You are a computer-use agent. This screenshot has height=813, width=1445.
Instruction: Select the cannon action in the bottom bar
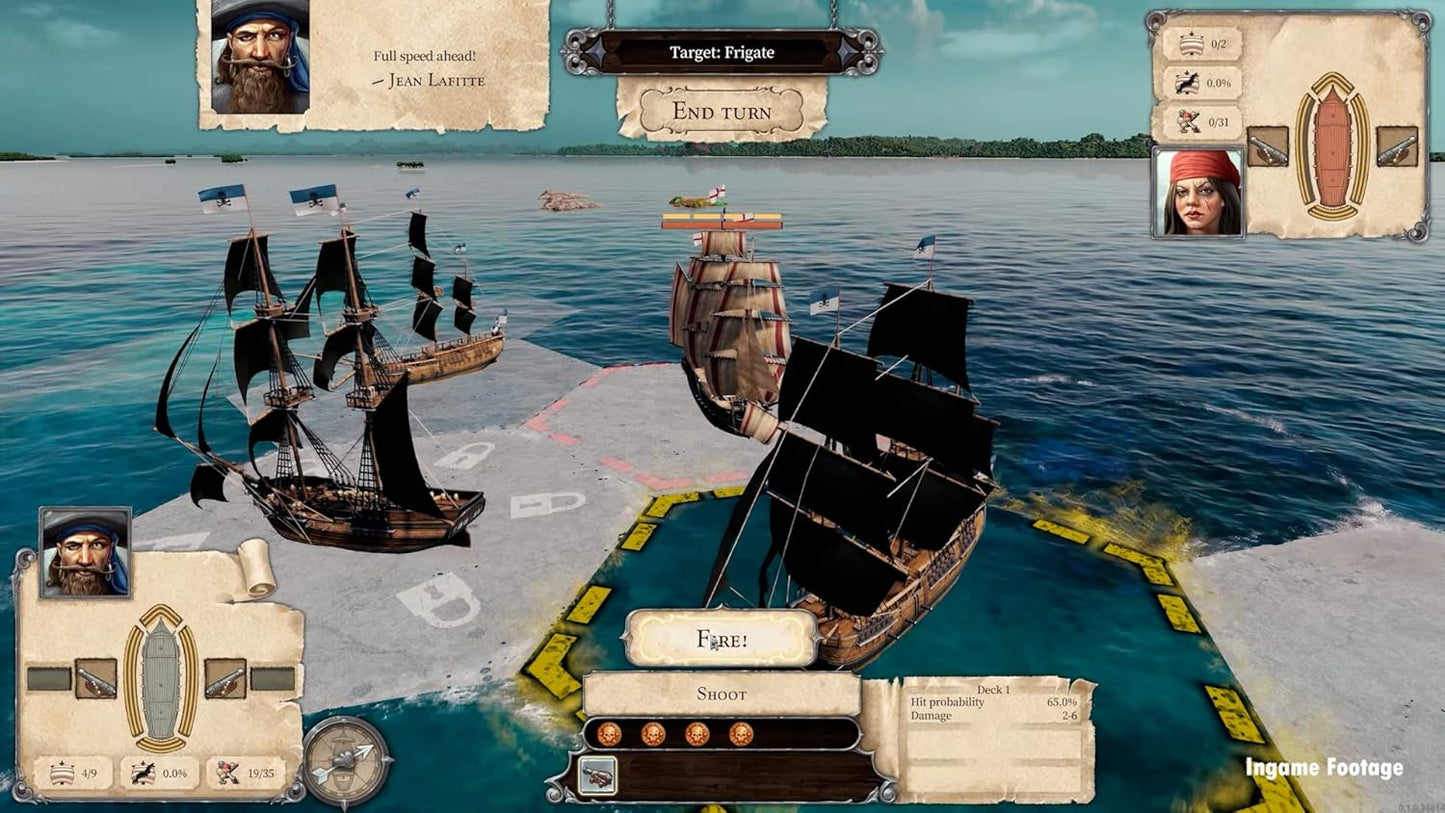point(597,776)
